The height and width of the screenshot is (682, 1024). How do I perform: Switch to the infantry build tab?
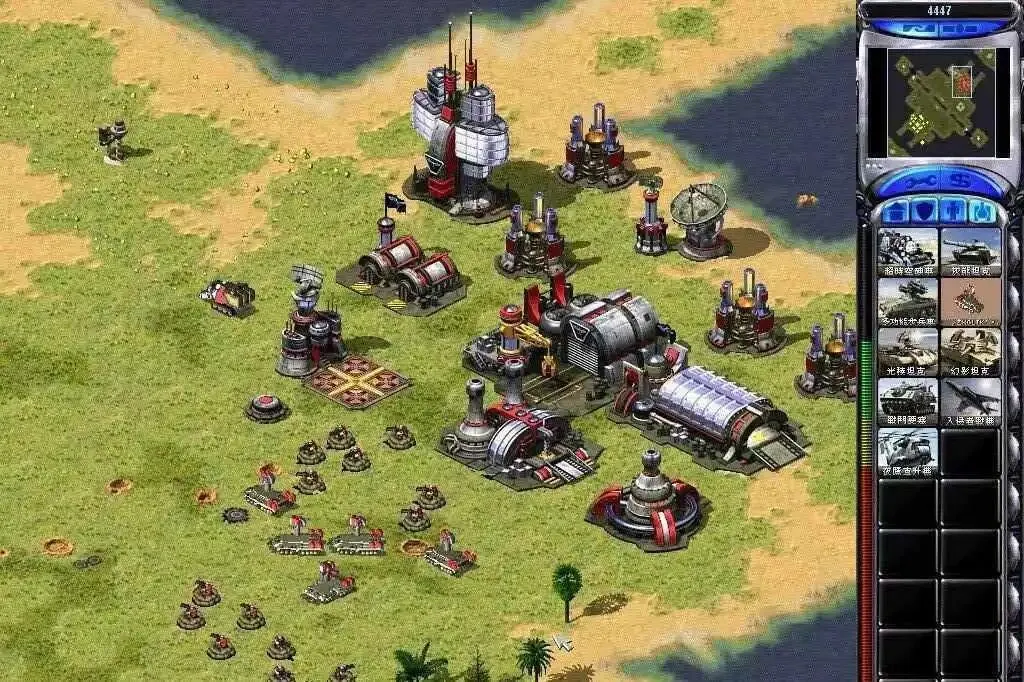(954, 212)
